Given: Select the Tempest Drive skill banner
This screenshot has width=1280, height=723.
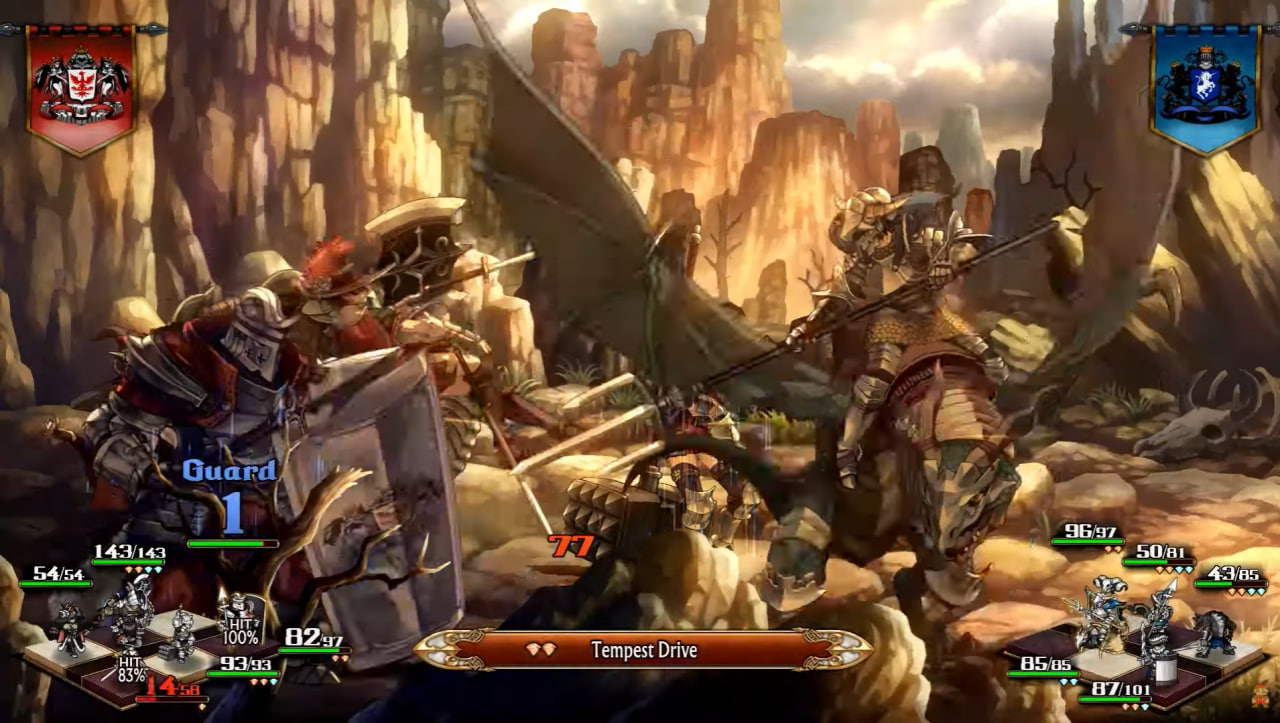Looking at the screenshot, I should (643, 650).
